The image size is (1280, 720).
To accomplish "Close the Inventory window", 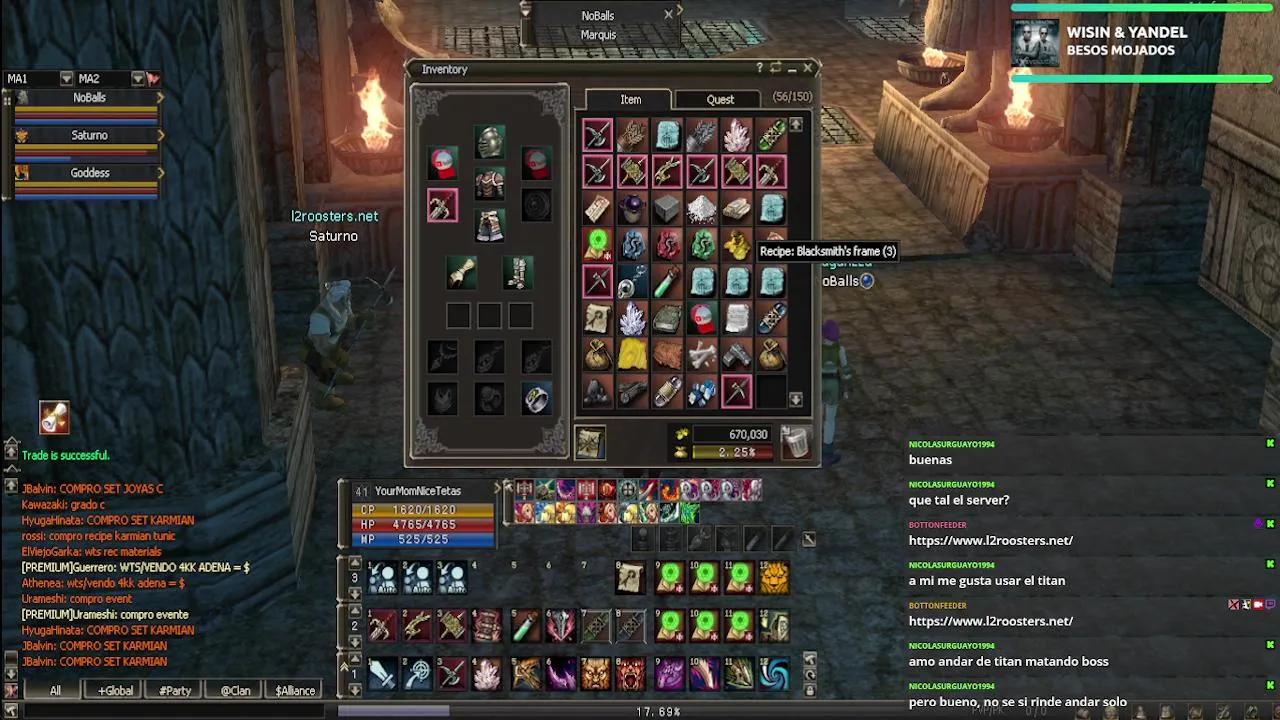I will pyautogui.click(x=808, y=68).
